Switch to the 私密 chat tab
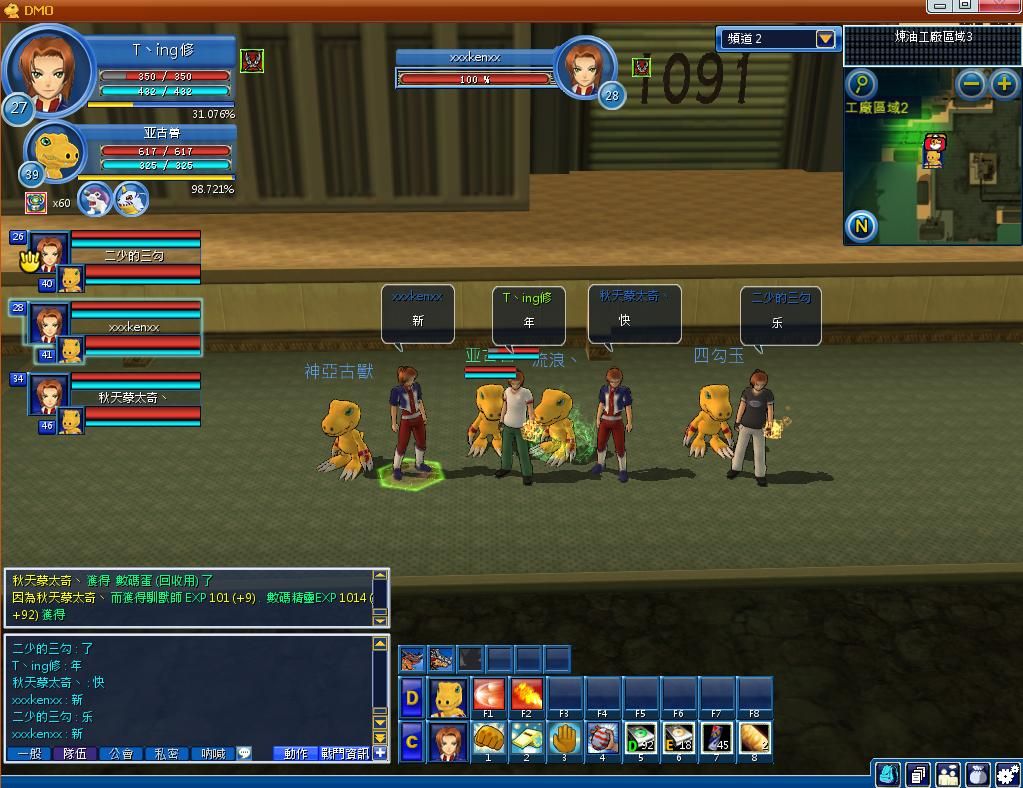 click(167, 753)
